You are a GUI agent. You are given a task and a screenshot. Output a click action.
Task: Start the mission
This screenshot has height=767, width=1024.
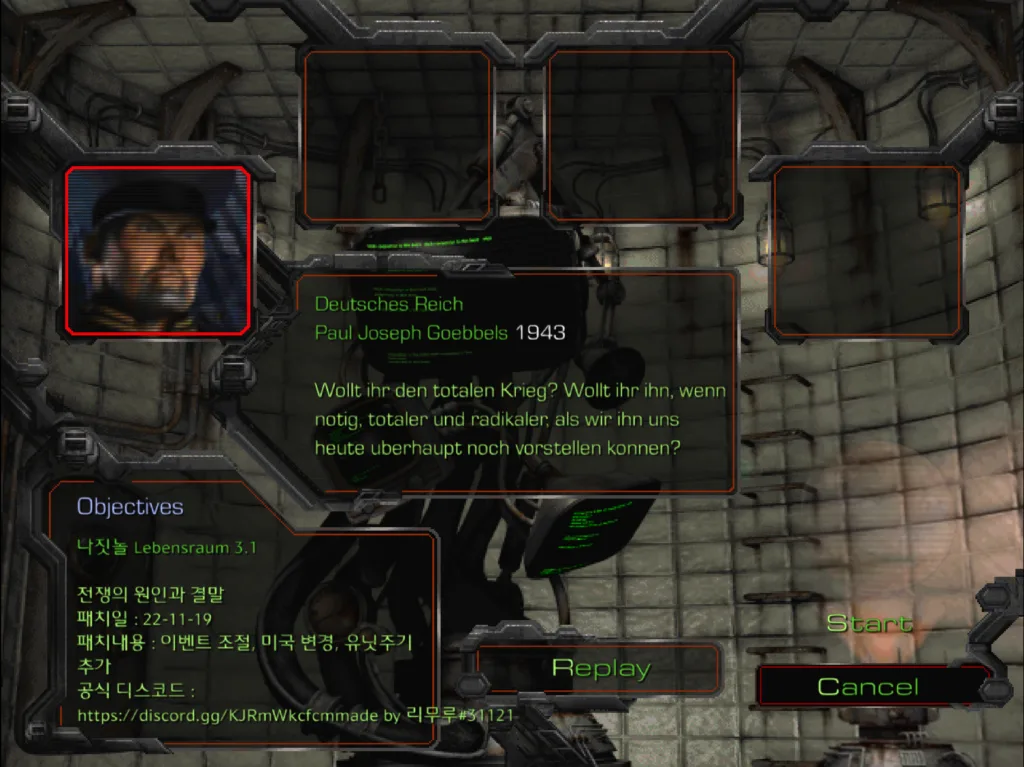[x=869, y=623]
